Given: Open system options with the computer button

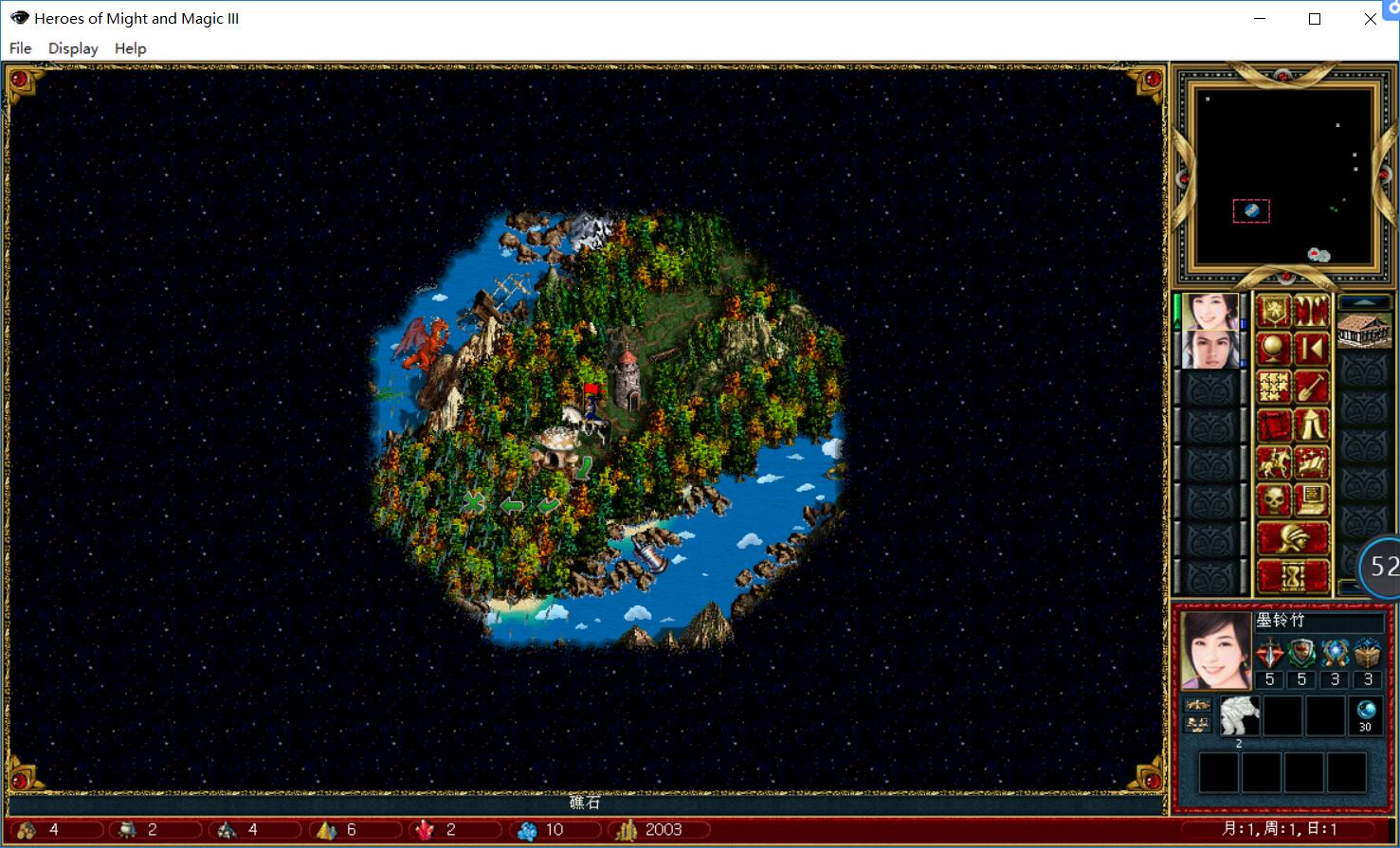Looking at the screenshot, I should click(x=1312, y=498).
